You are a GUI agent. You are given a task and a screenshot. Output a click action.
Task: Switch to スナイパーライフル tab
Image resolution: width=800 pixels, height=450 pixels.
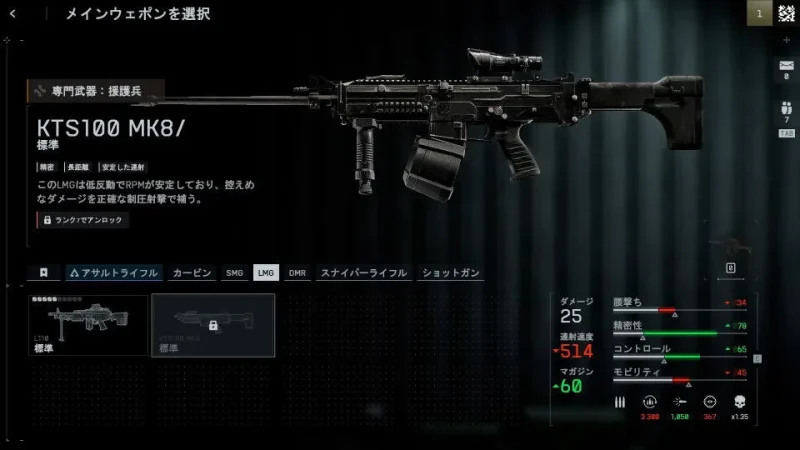(363, 272)
